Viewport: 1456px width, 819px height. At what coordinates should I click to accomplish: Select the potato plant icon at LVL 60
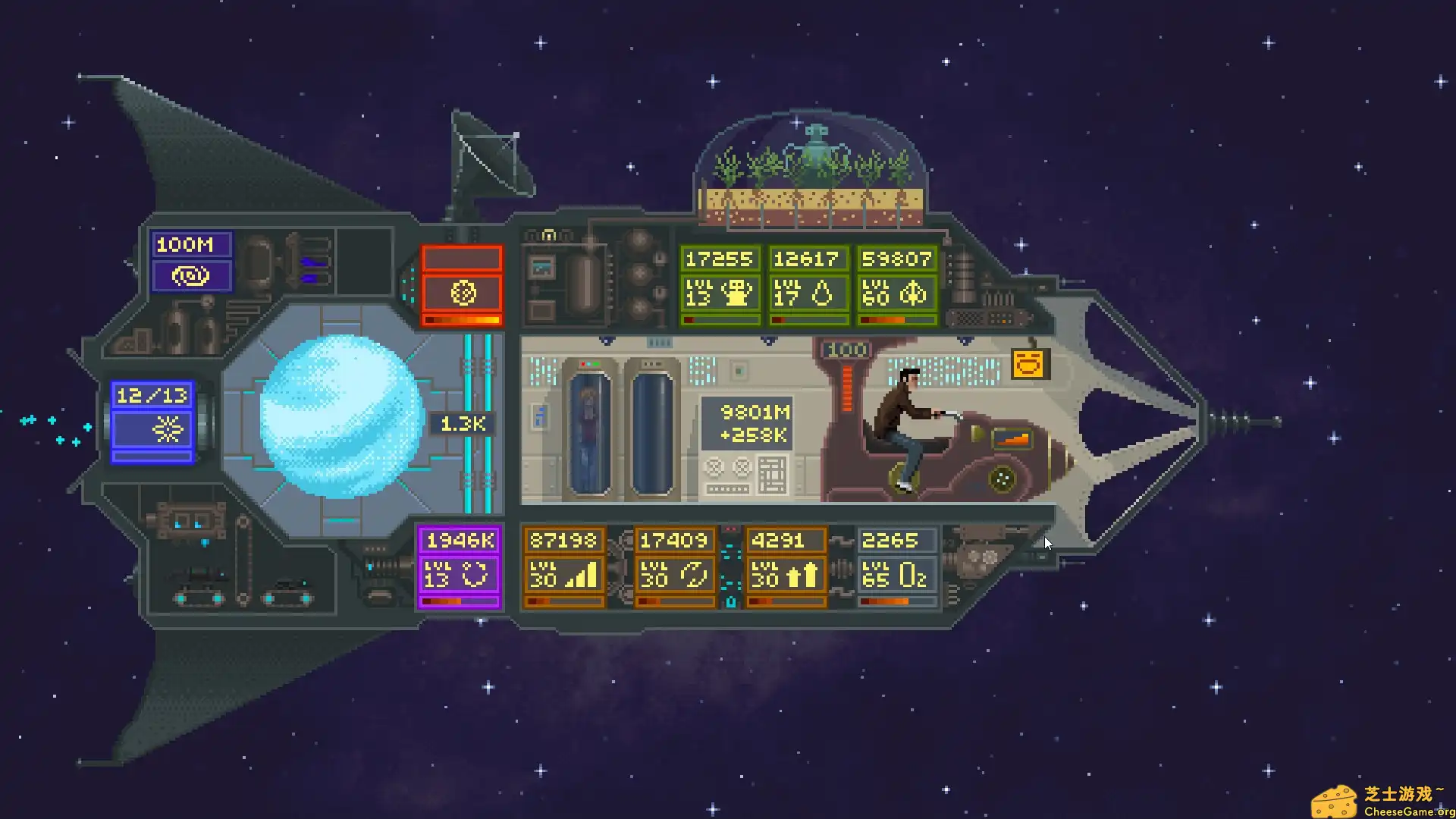914,294
